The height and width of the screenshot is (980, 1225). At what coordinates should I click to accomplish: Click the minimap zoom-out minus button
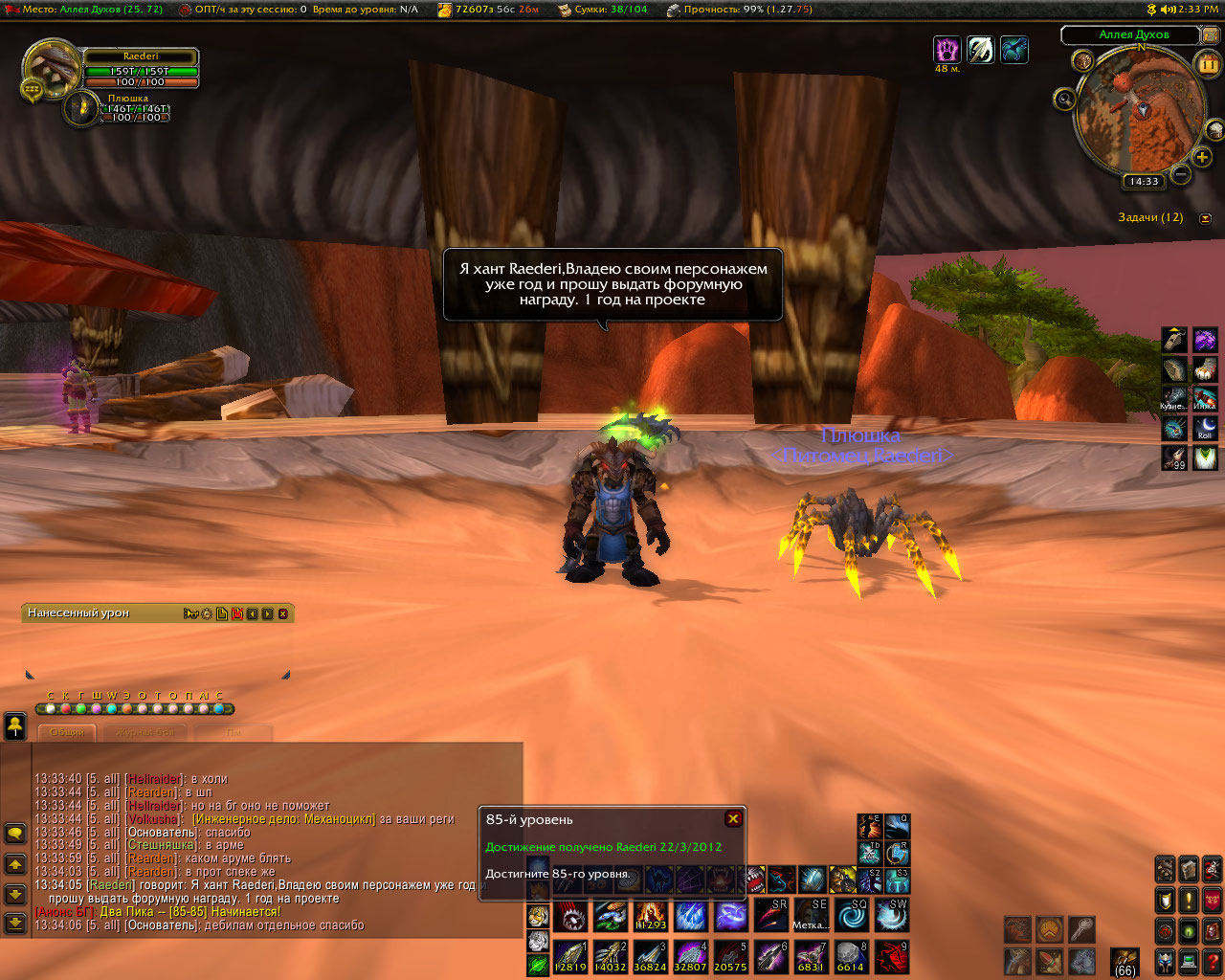click(x=1182, y=174)
